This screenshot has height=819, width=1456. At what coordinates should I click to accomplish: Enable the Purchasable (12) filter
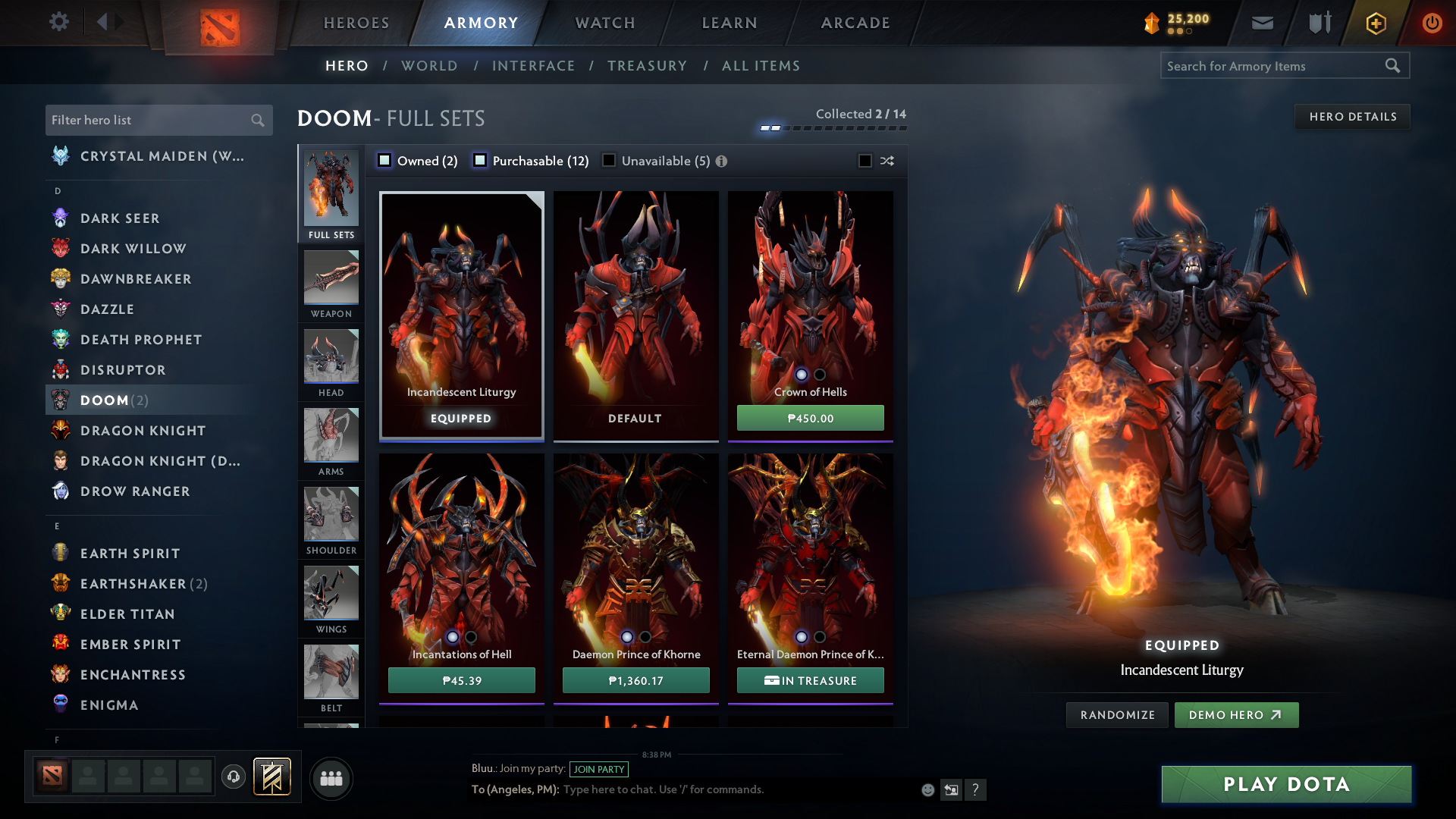[x=479, y=161]
